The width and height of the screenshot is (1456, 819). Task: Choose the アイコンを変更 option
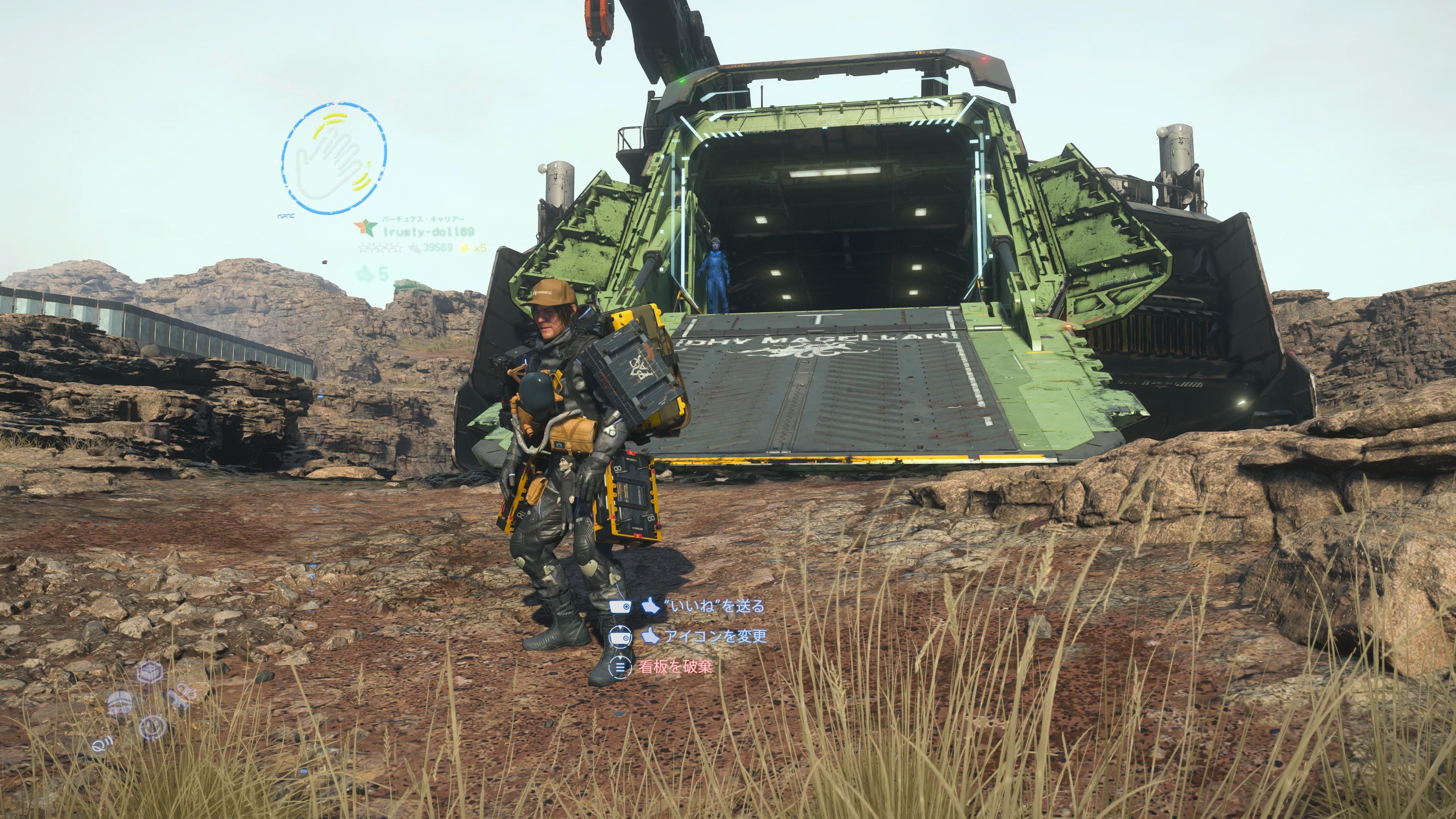click(714, 637)
